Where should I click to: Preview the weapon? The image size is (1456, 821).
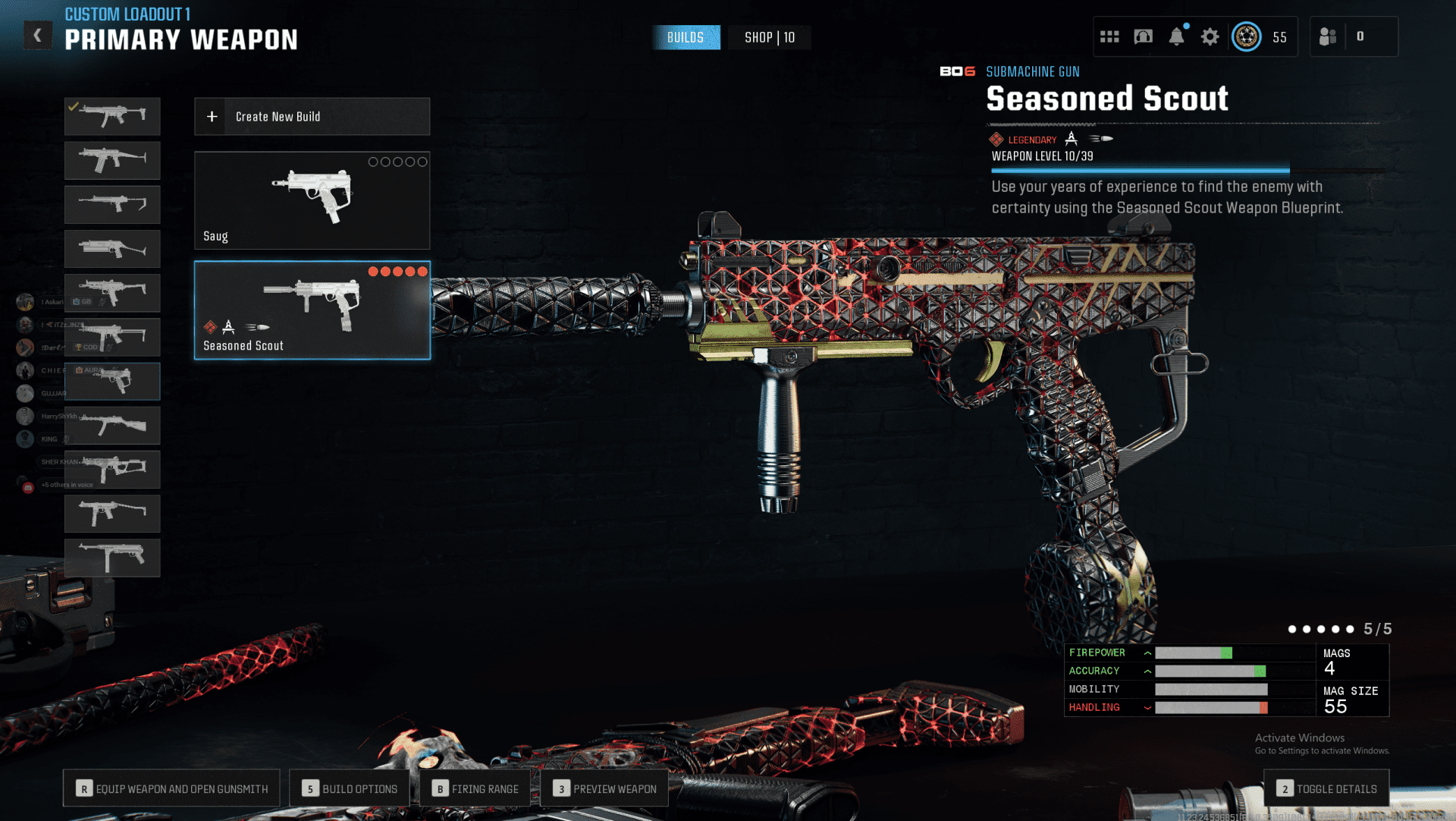604,788
